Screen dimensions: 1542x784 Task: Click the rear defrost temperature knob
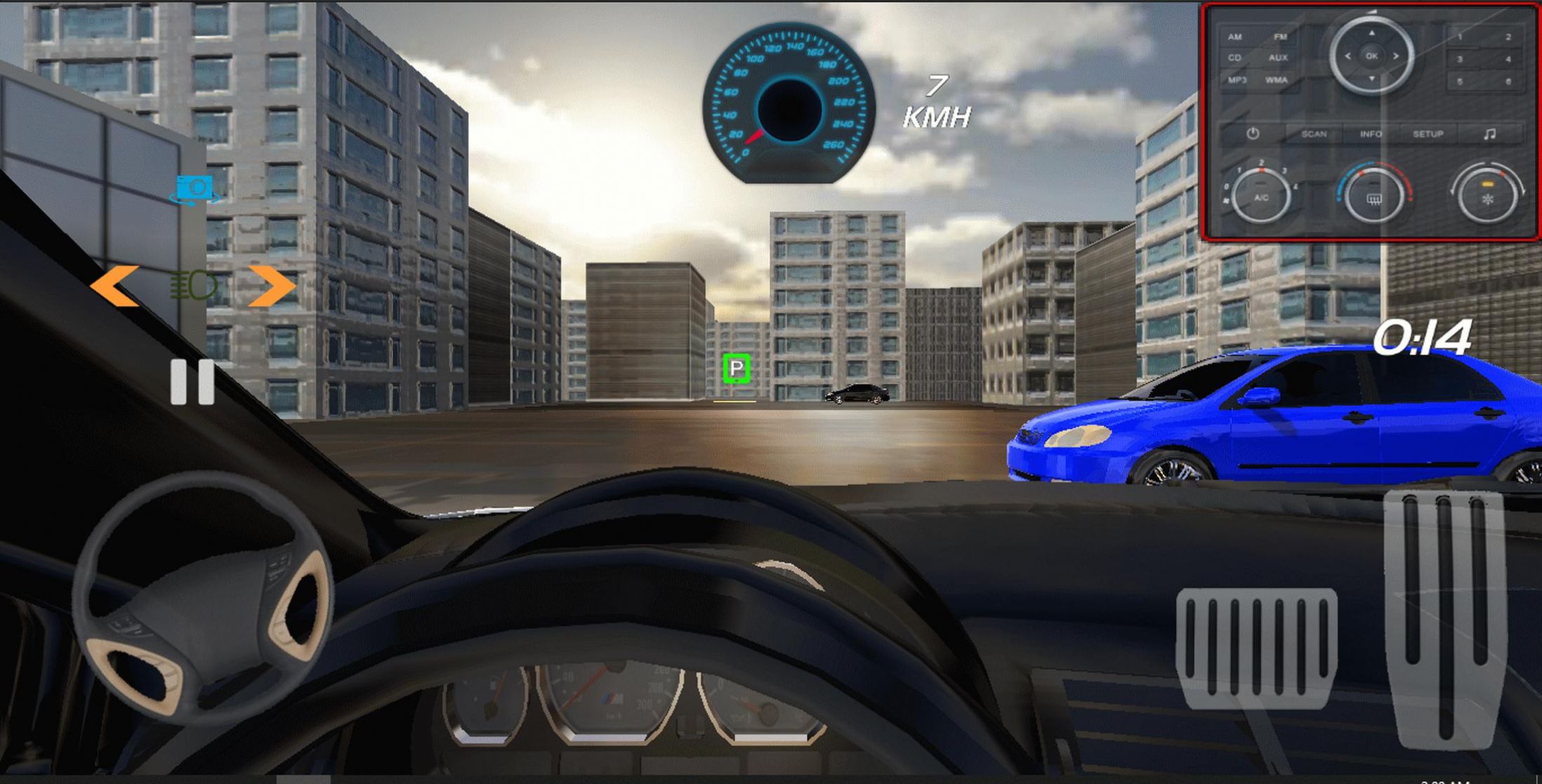point(1373,197)
